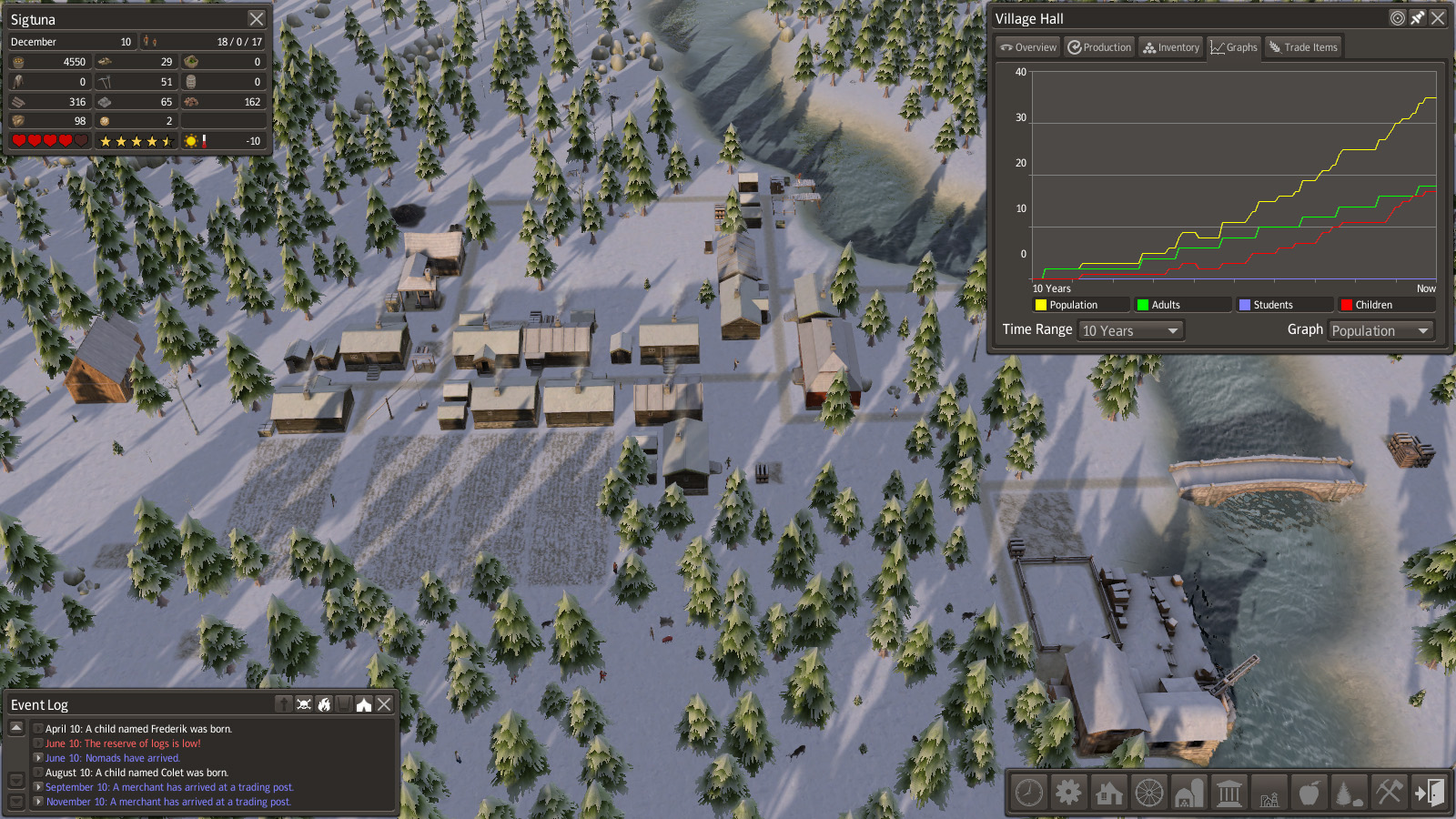Click the exit door menu button
The width and height of the screenshot is (1456, 819).
point(1429,793)
